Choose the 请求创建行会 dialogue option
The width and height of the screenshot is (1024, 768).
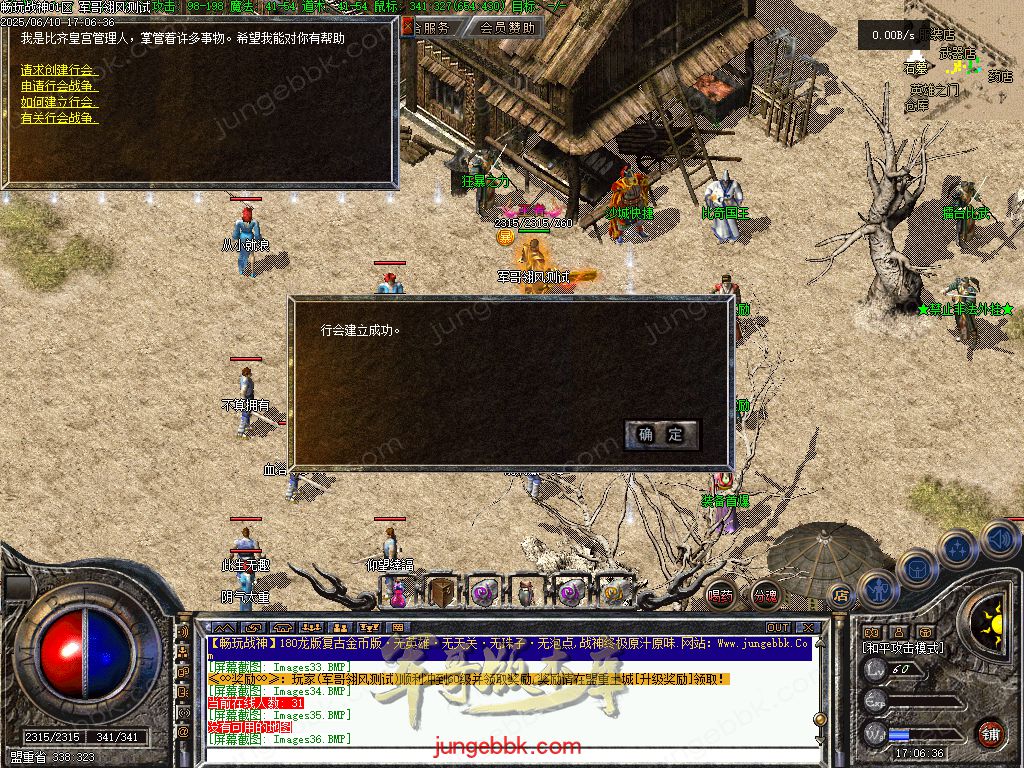coord(60,70)
